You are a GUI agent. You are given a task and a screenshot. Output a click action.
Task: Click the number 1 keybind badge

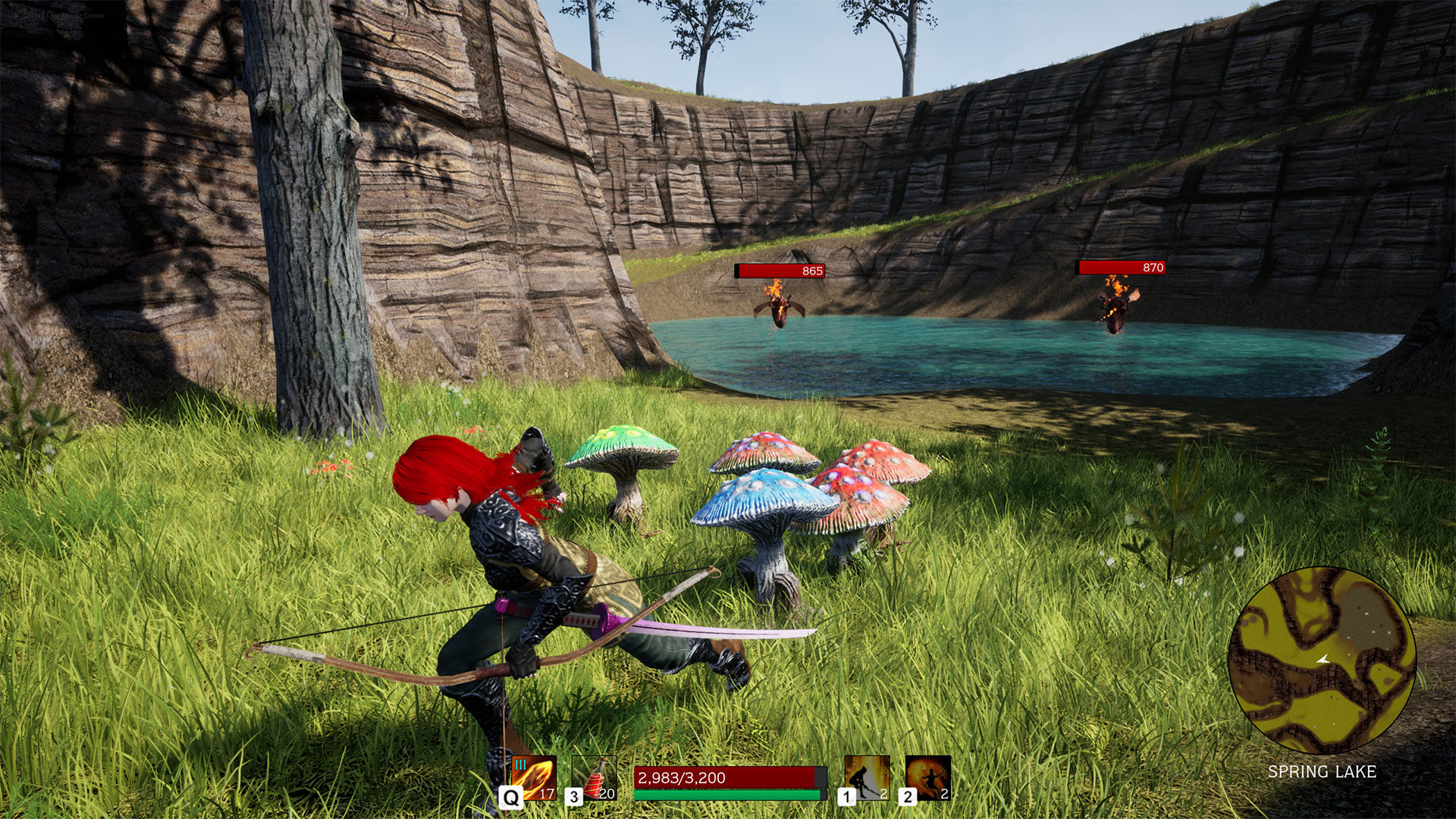[x=847, y=796]
